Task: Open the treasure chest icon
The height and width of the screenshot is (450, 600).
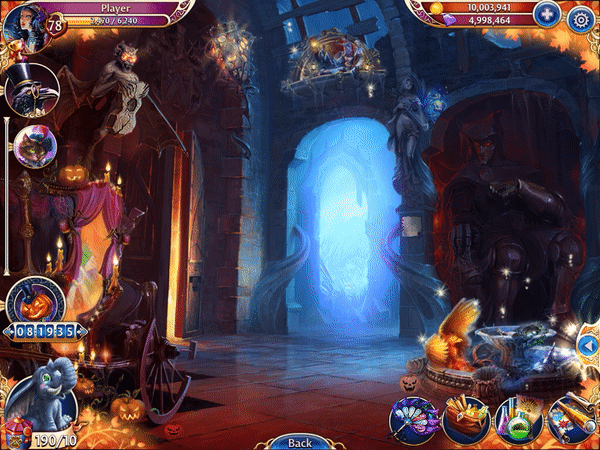Action: coord(465,420)
